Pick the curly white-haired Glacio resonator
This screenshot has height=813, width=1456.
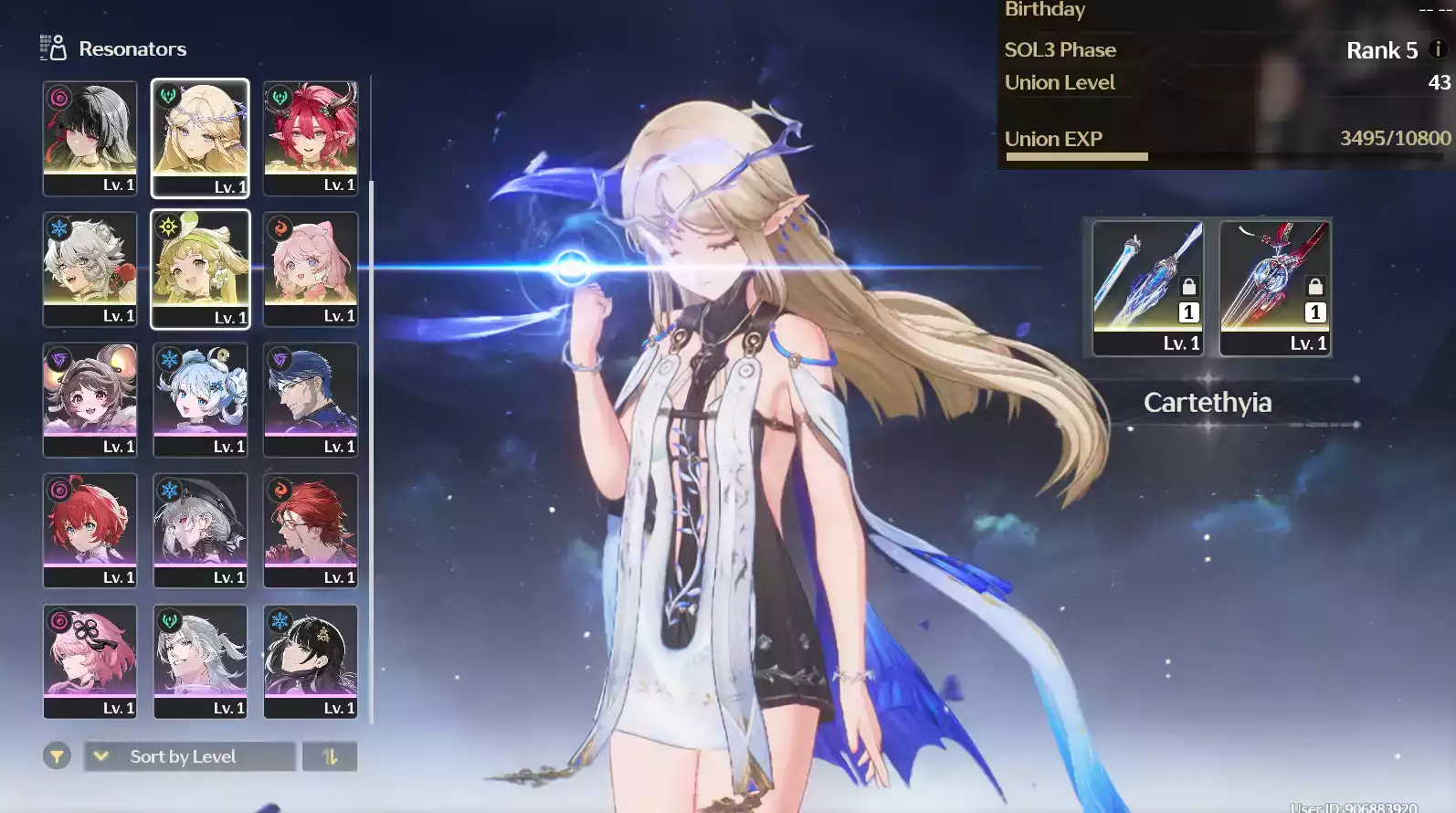[x=90, y=269]
